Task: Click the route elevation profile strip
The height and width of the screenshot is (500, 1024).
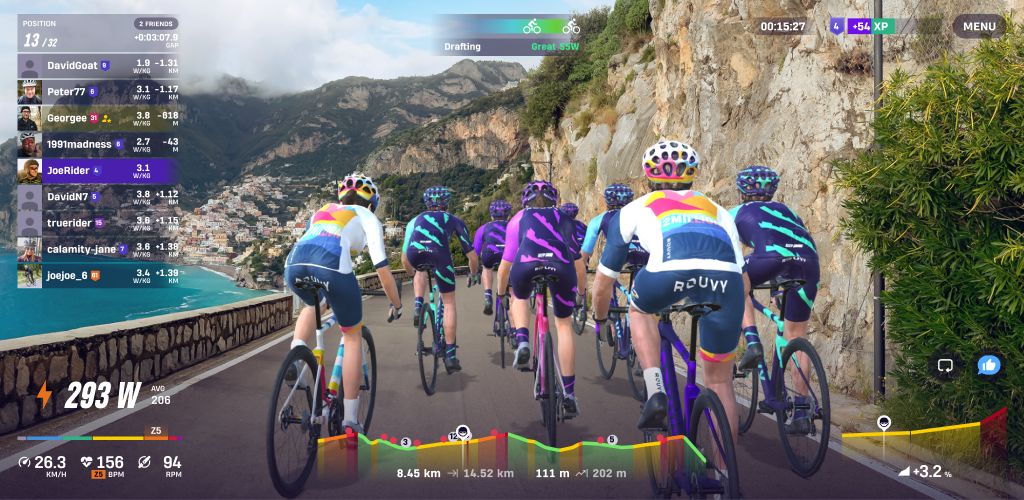Action: point(510,448)
